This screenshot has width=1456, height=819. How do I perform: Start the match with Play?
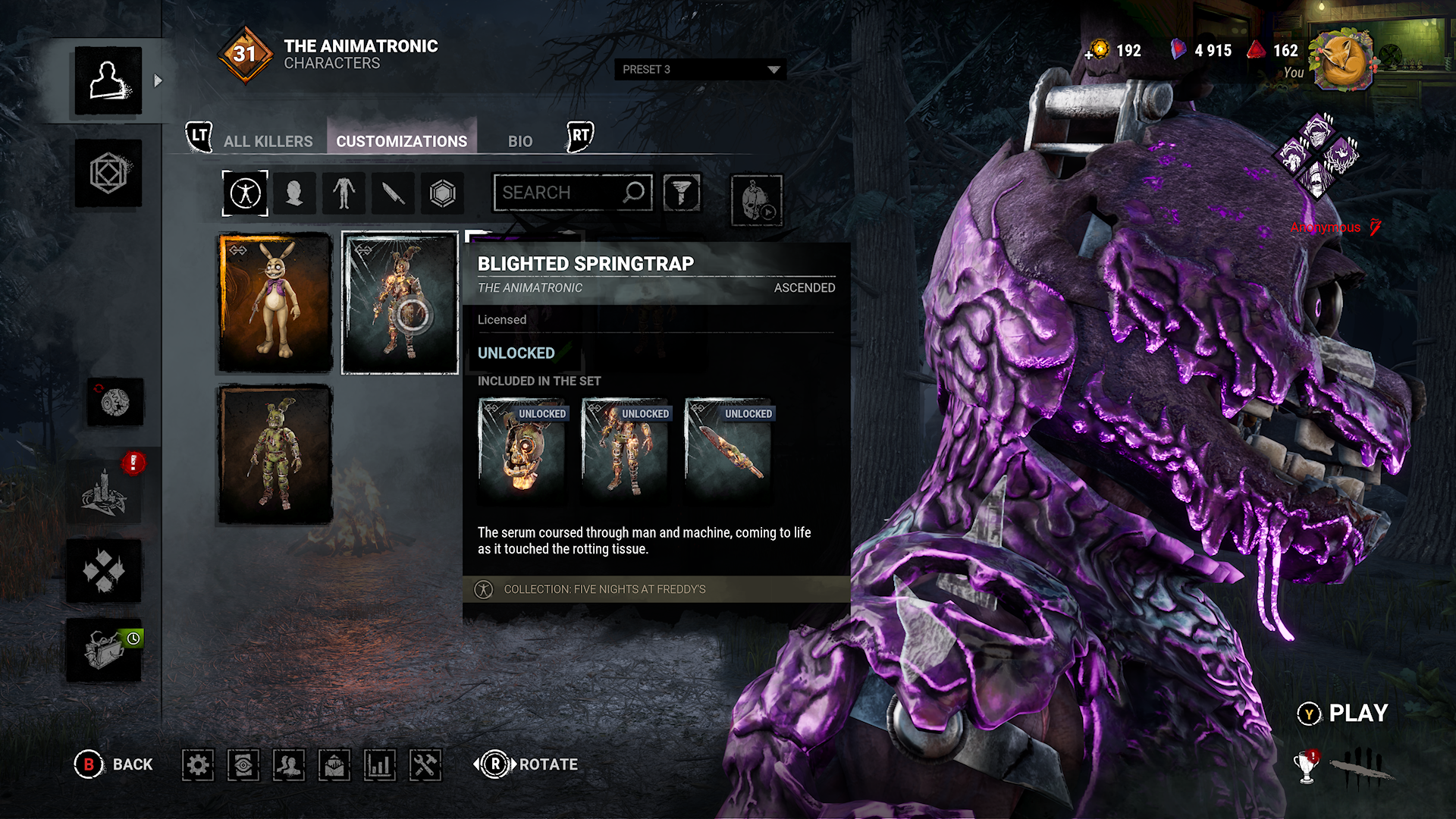click(x=1343, y=714)
